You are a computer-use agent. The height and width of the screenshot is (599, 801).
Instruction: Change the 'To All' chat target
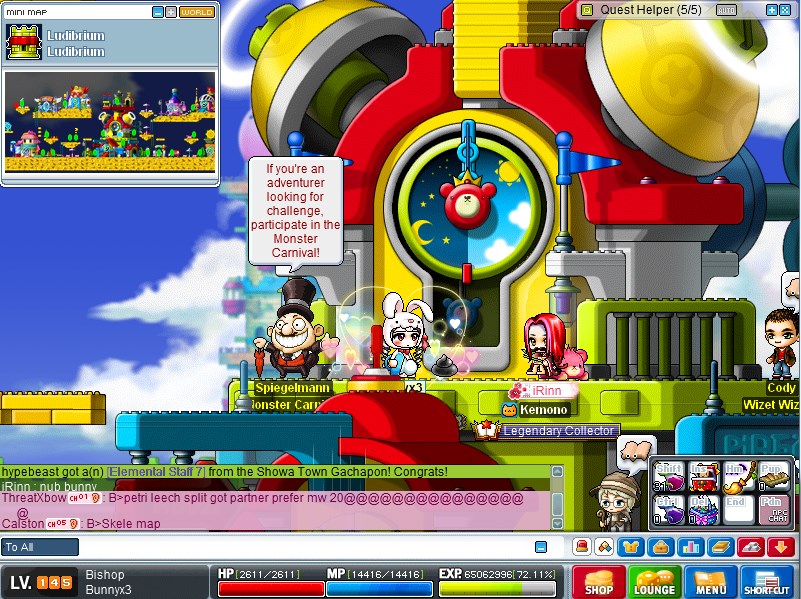40,547
